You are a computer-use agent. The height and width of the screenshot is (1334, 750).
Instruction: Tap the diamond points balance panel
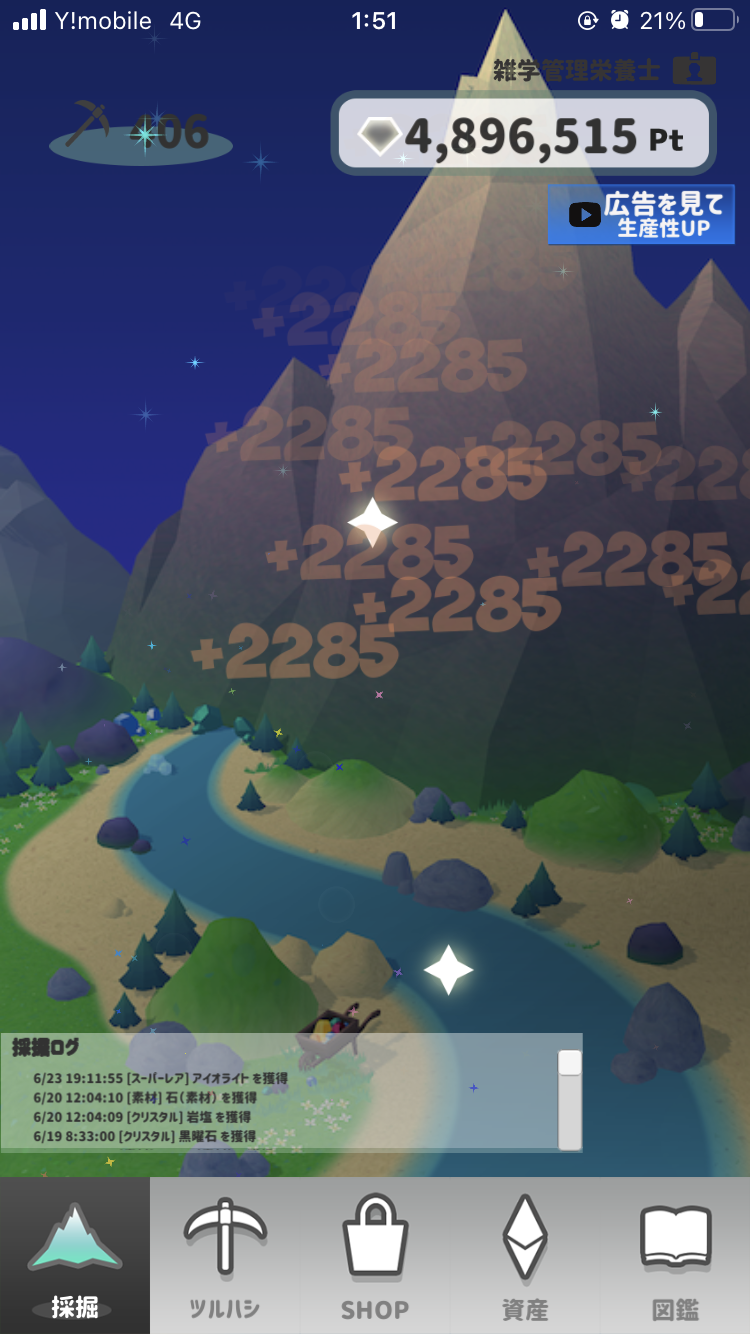pyautogui.click(x=524, y=134)
